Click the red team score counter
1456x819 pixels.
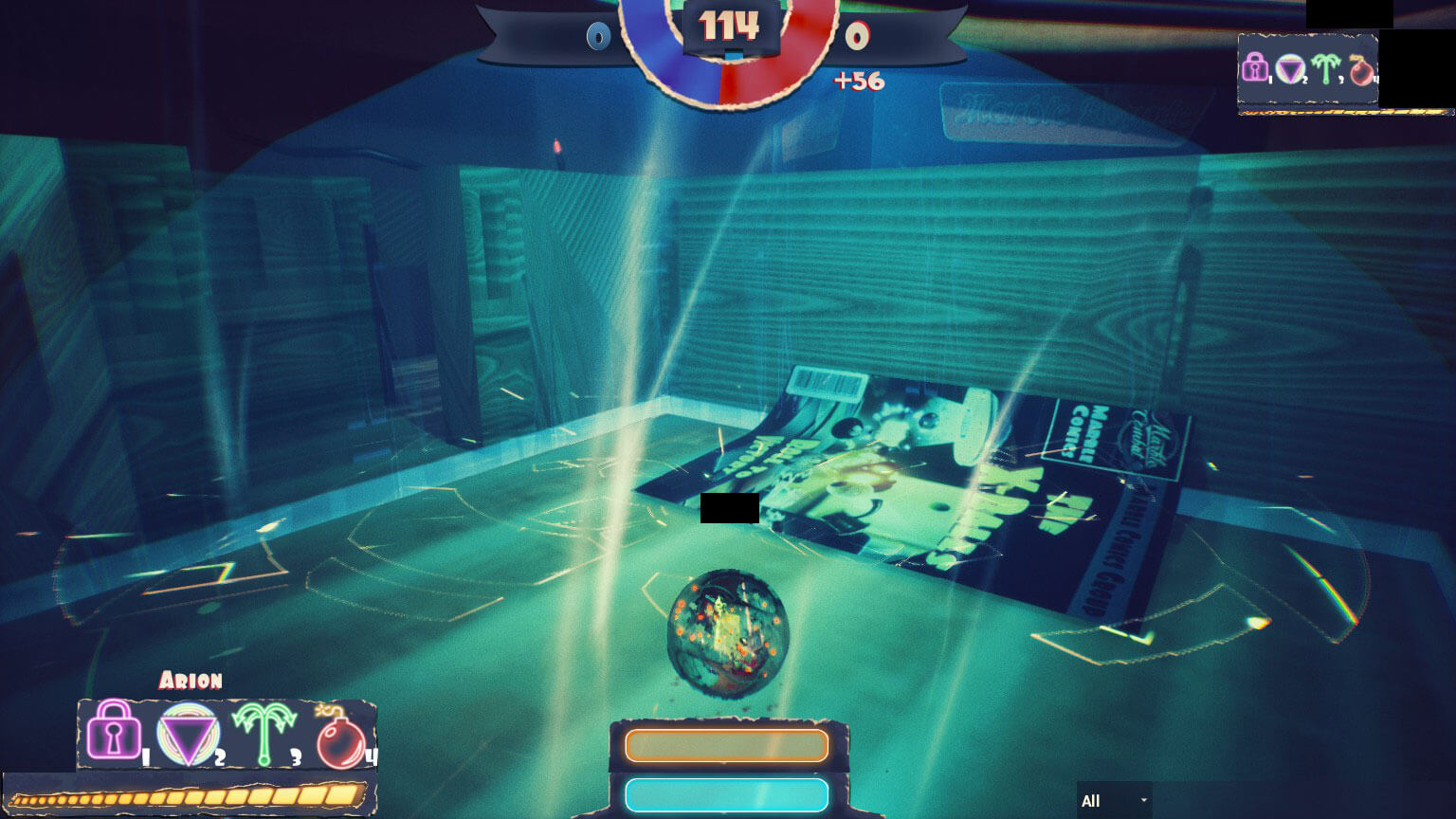(855, 38)
